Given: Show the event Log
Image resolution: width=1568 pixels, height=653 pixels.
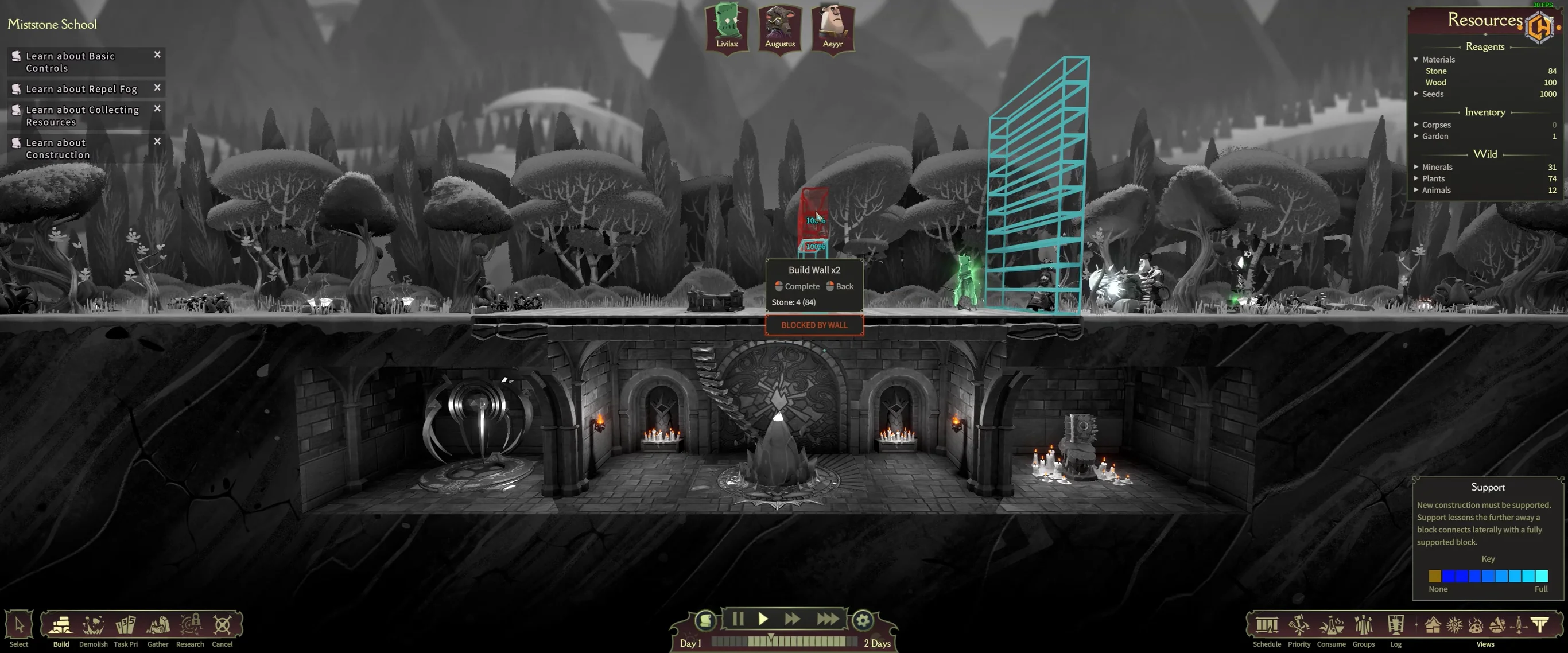Looking at the screenshot, I should click(x=1395, y=625).
